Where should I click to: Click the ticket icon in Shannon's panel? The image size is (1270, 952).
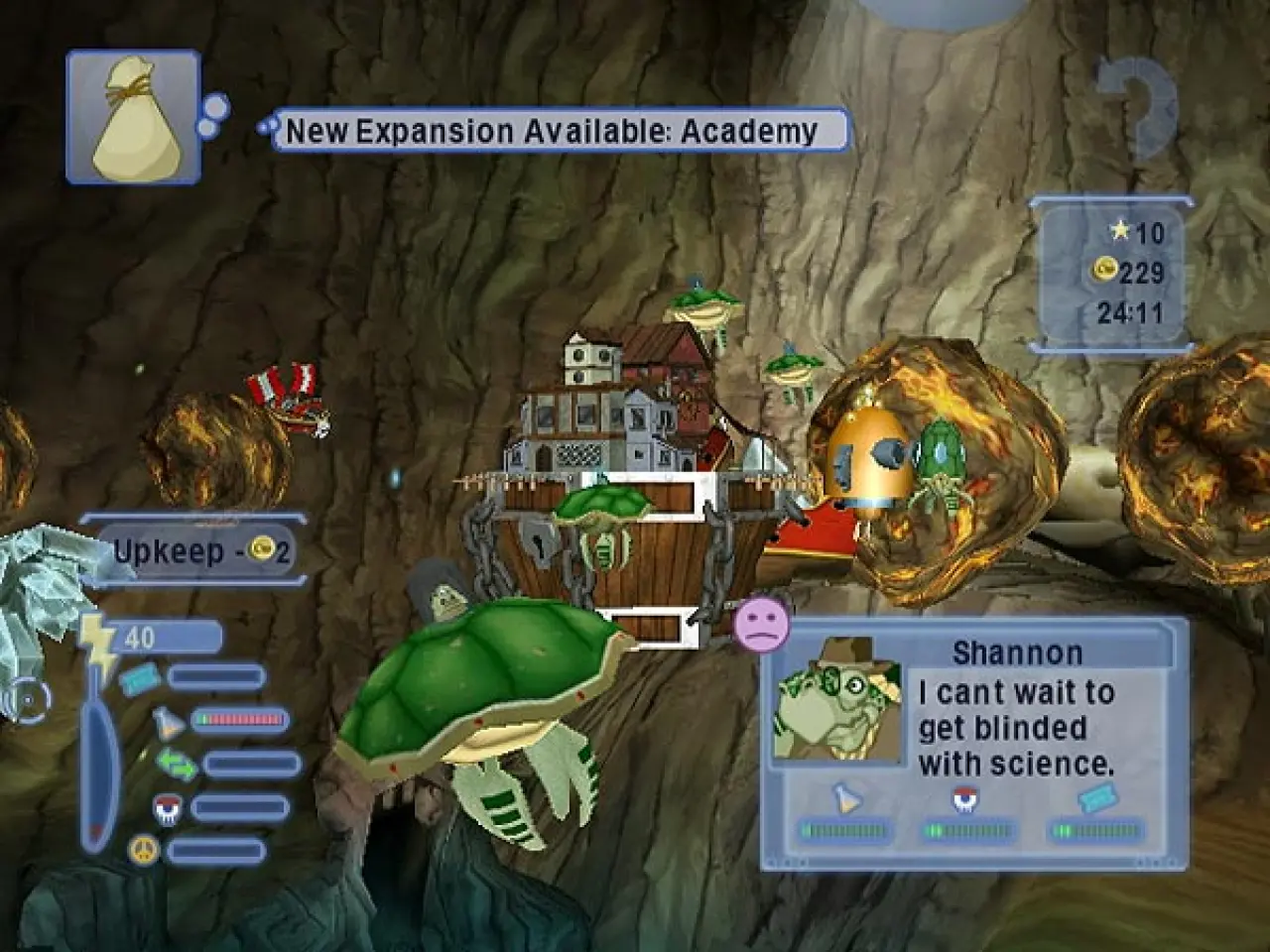(1099, 797)
